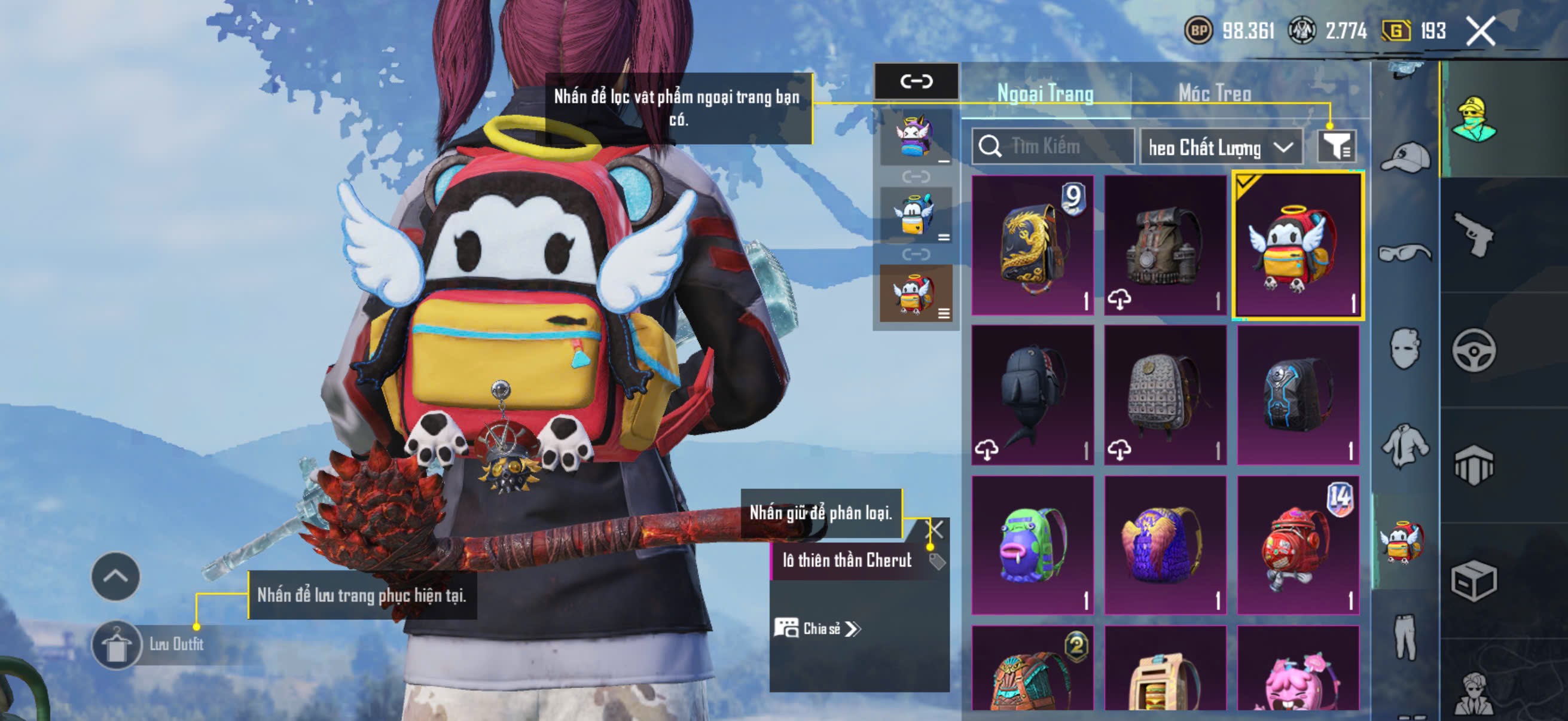Open the sunglasses category
Image resolution: width=1568 pixels, height=721 pixels.
pyautogui.click(x=1405, y=252)
